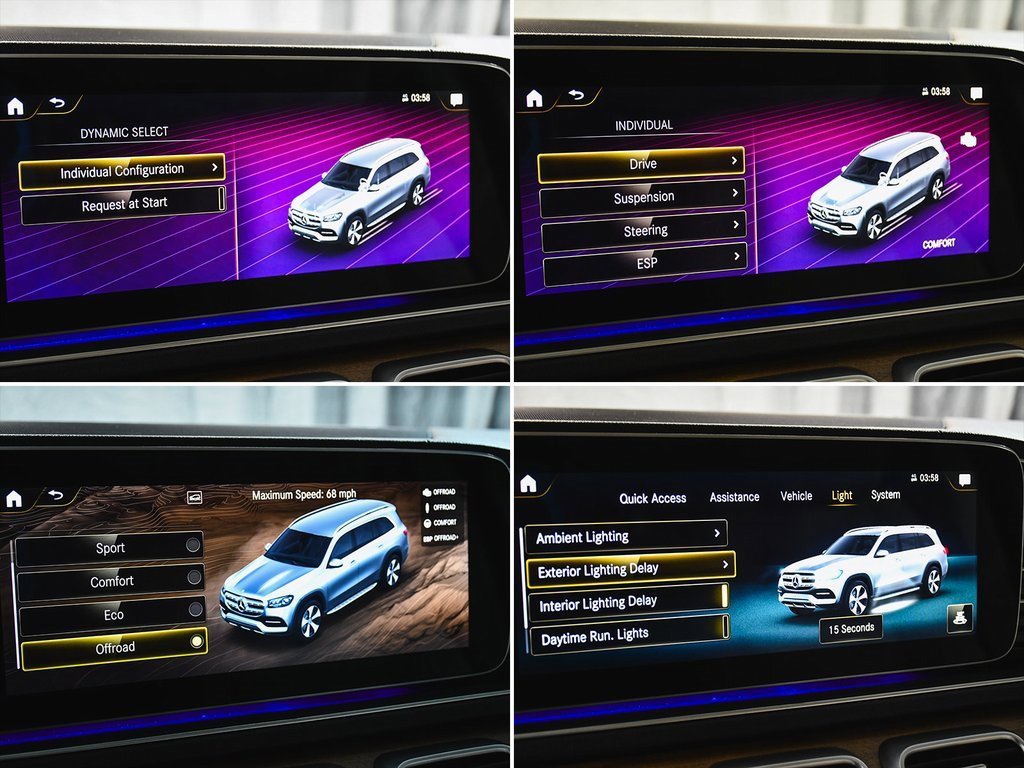The width and height of the screenshot is (1024, 768).
Task: Select the Sport drive mode
Action: [x=110, y=548]
